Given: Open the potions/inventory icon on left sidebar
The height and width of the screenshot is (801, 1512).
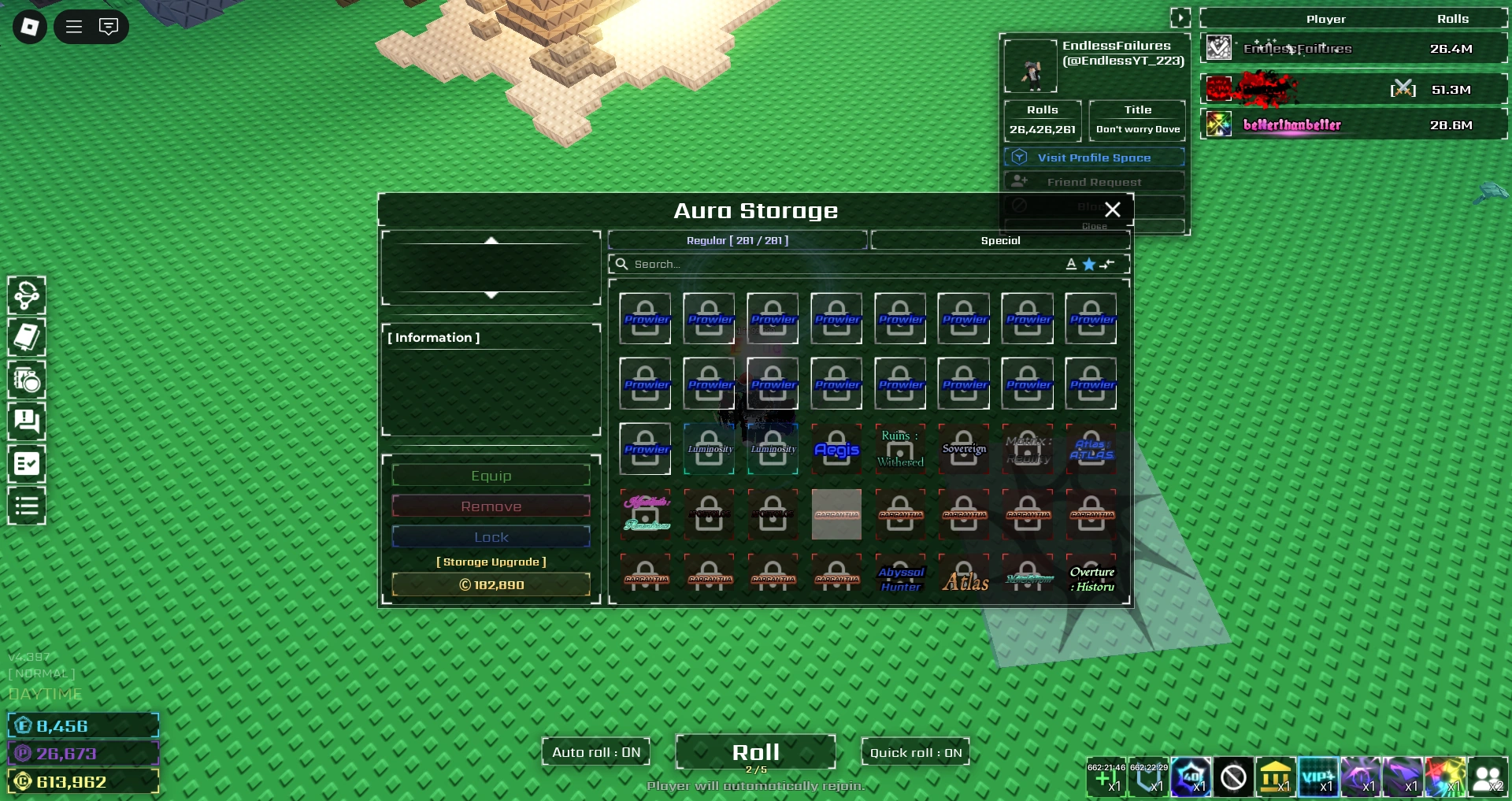Looking at the screenshot, I should [x=27, y=380].
